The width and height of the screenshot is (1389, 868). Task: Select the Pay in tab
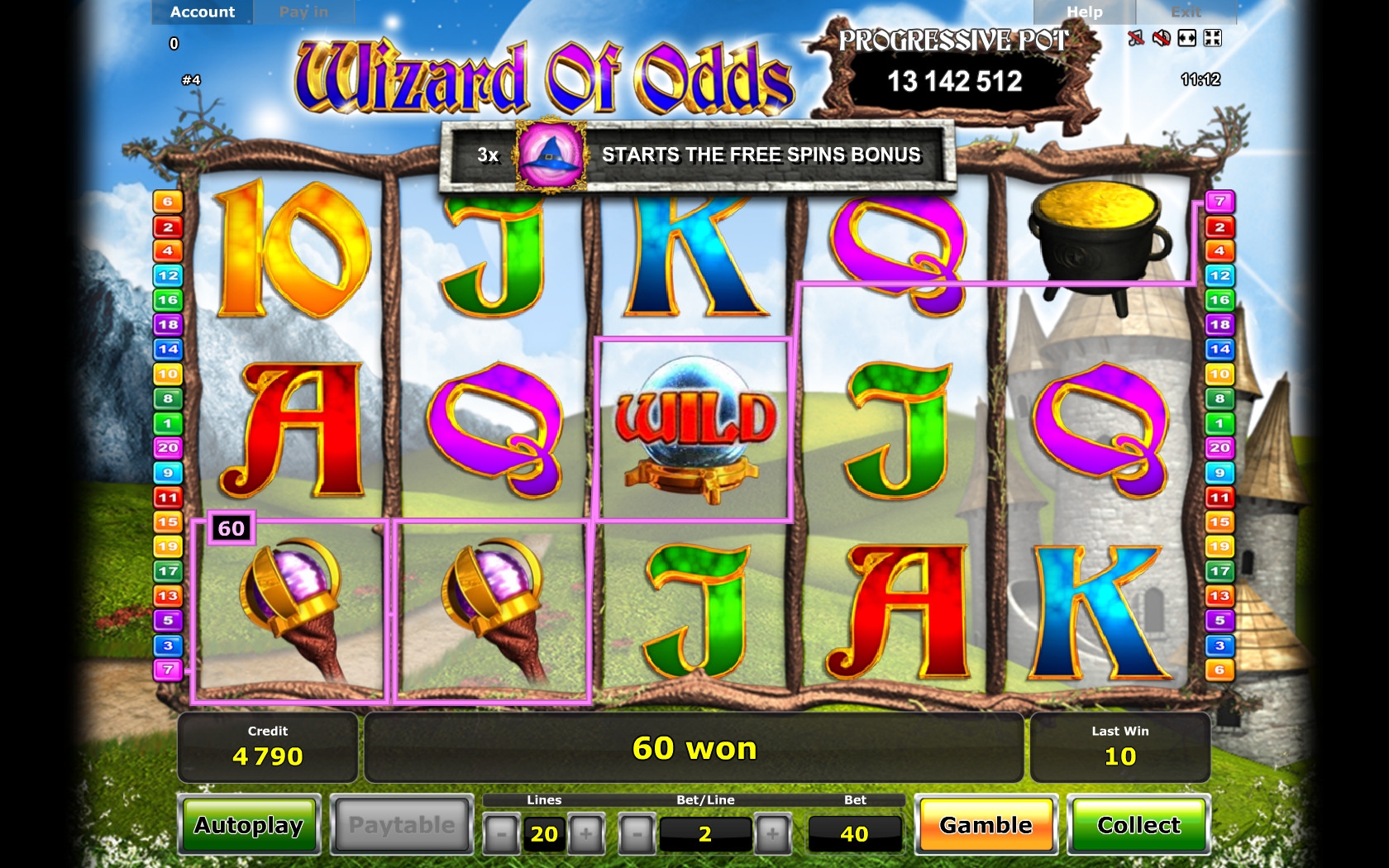304,12
